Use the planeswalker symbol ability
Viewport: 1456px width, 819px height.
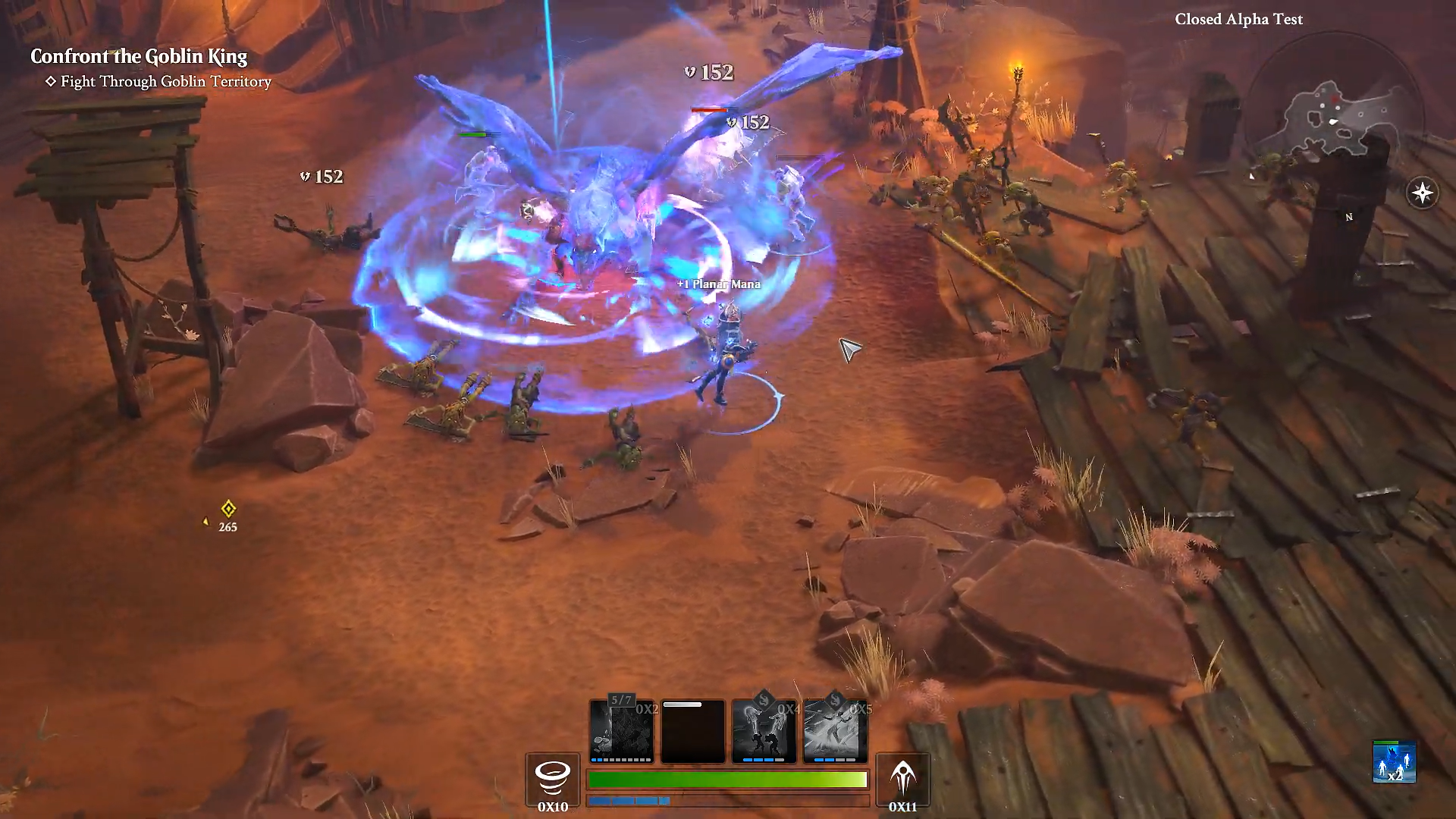click(x=902, y=778)
